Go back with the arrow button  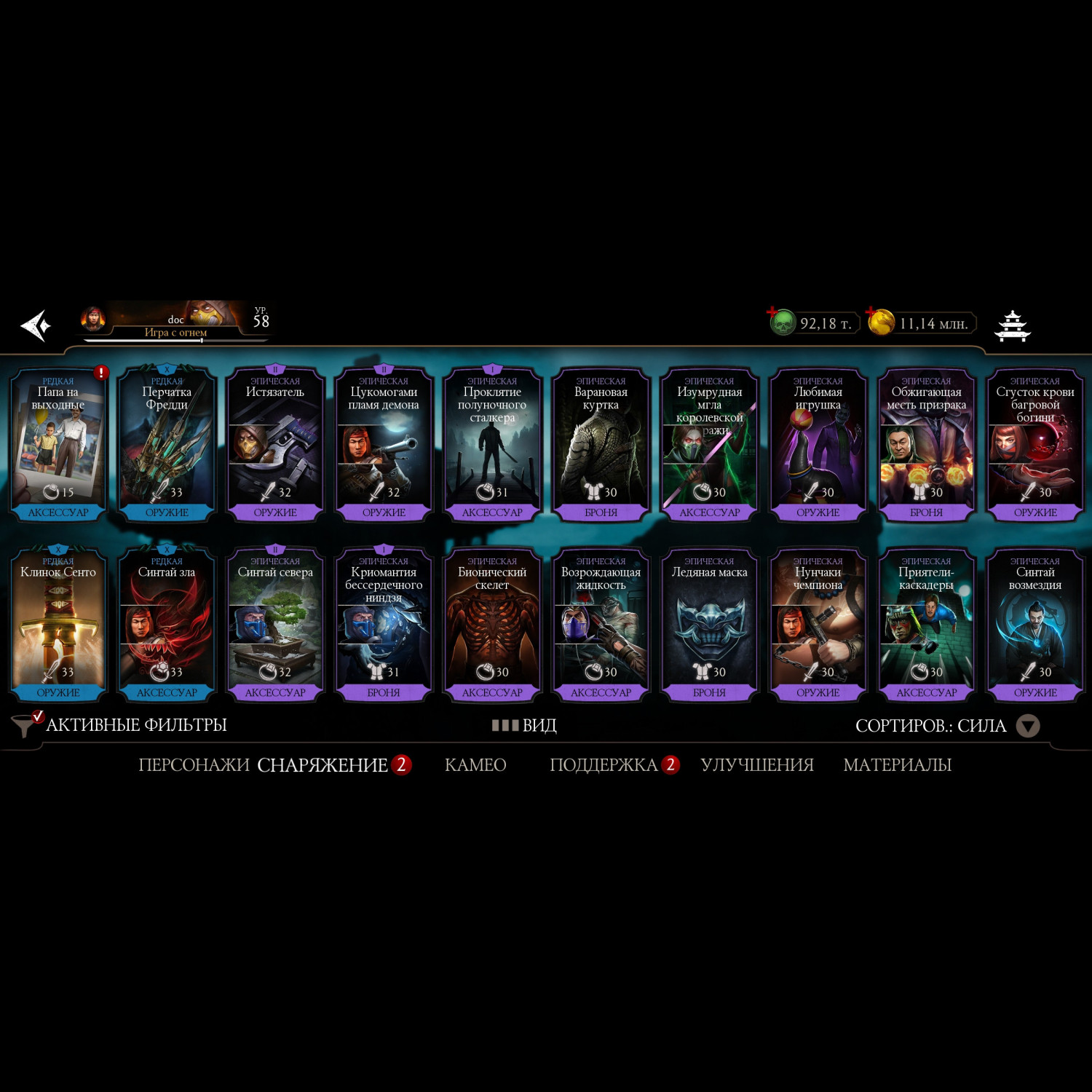36,325
